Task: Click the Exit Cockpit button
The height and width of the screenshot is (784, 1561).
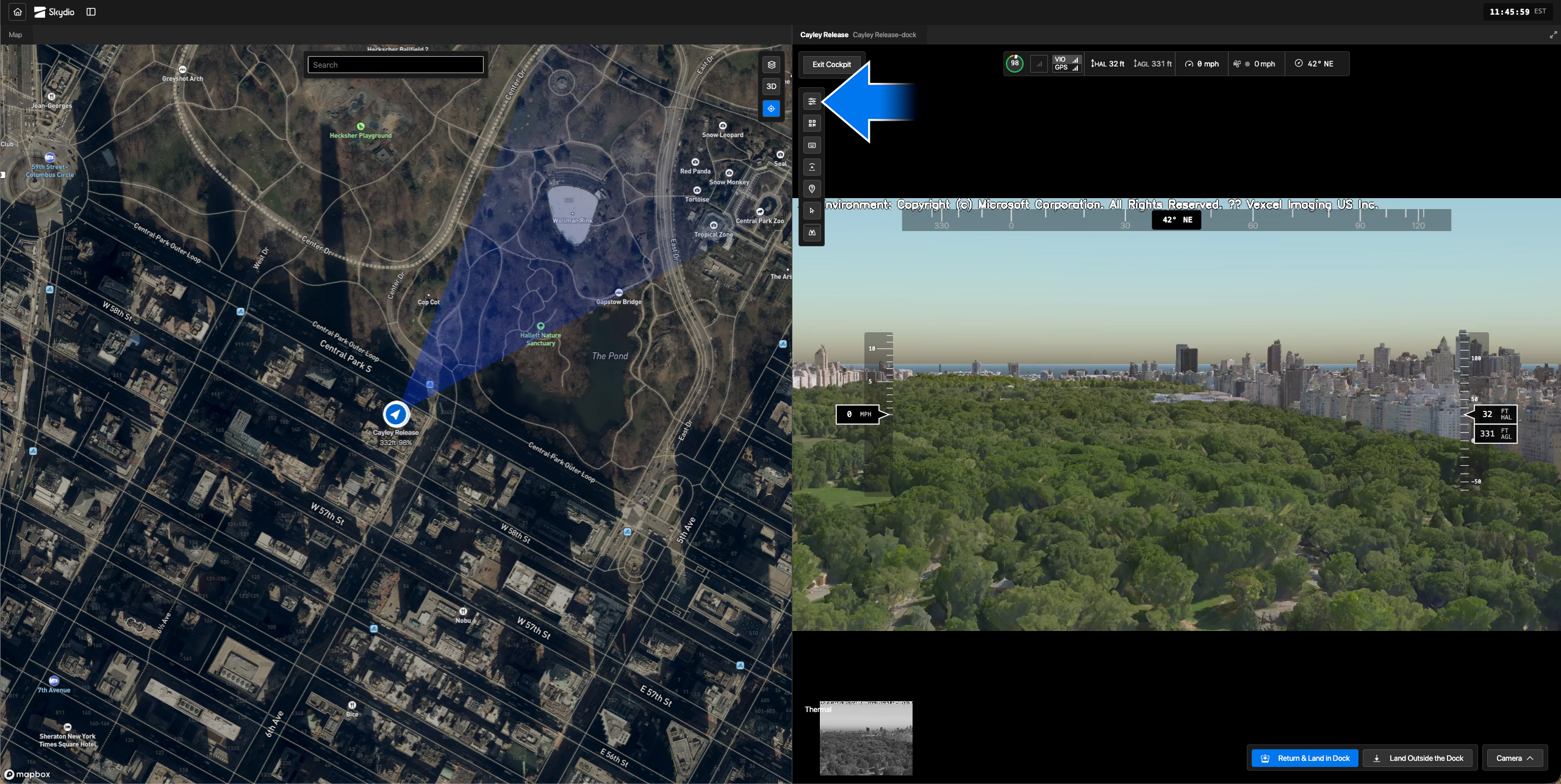Action: (x=831, y=63)
